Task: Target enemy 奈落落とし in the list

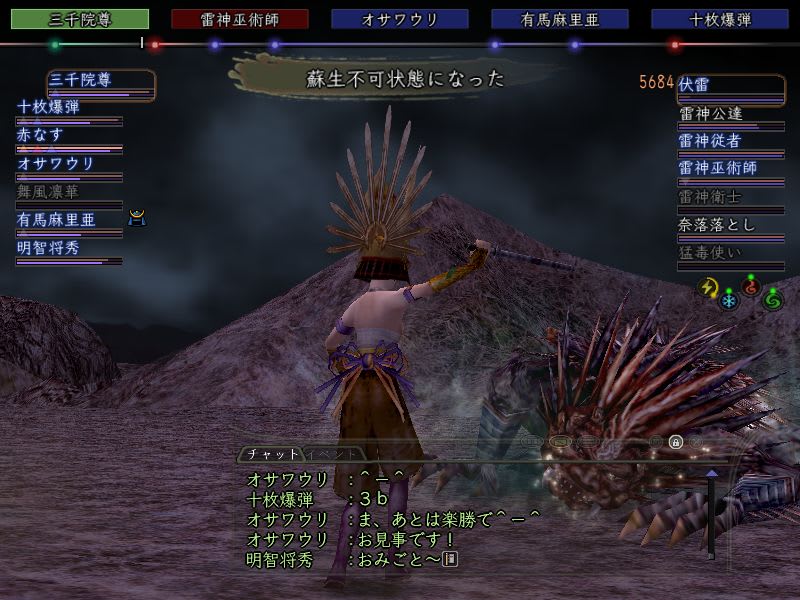Action: click(716, 225)
